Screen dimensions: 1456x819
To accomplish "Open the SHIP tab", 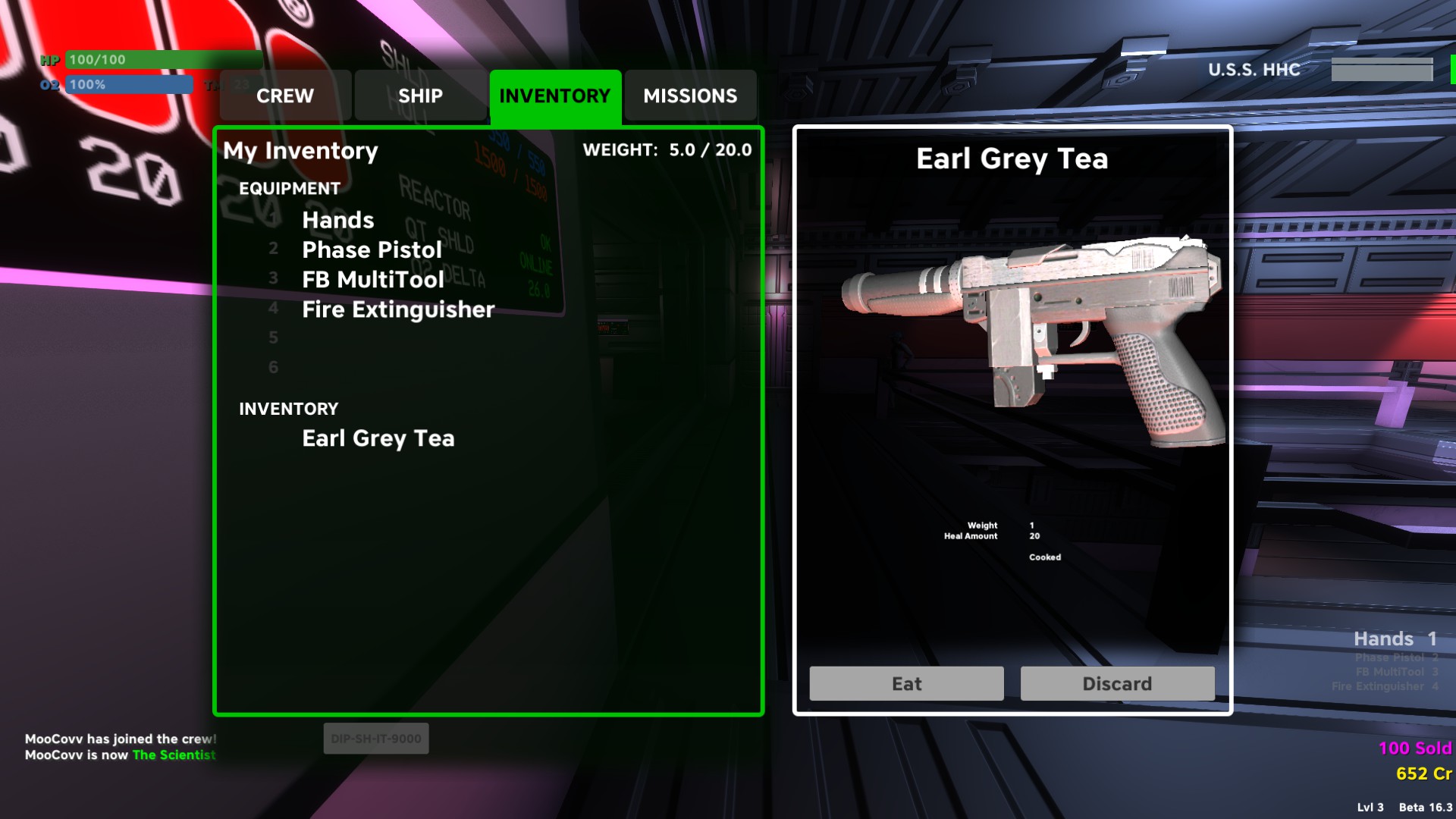I will click(420, 96).
